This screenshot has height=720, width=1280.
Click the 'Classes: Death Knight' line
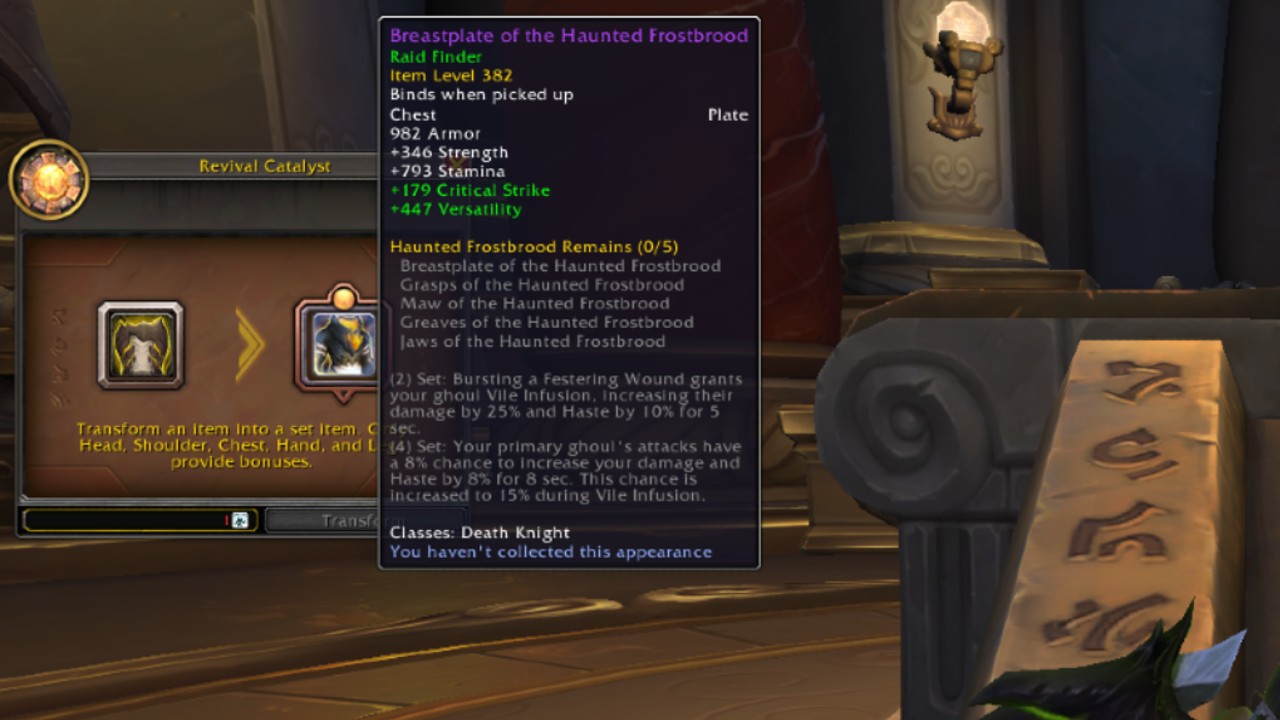[x=479, y=533]
